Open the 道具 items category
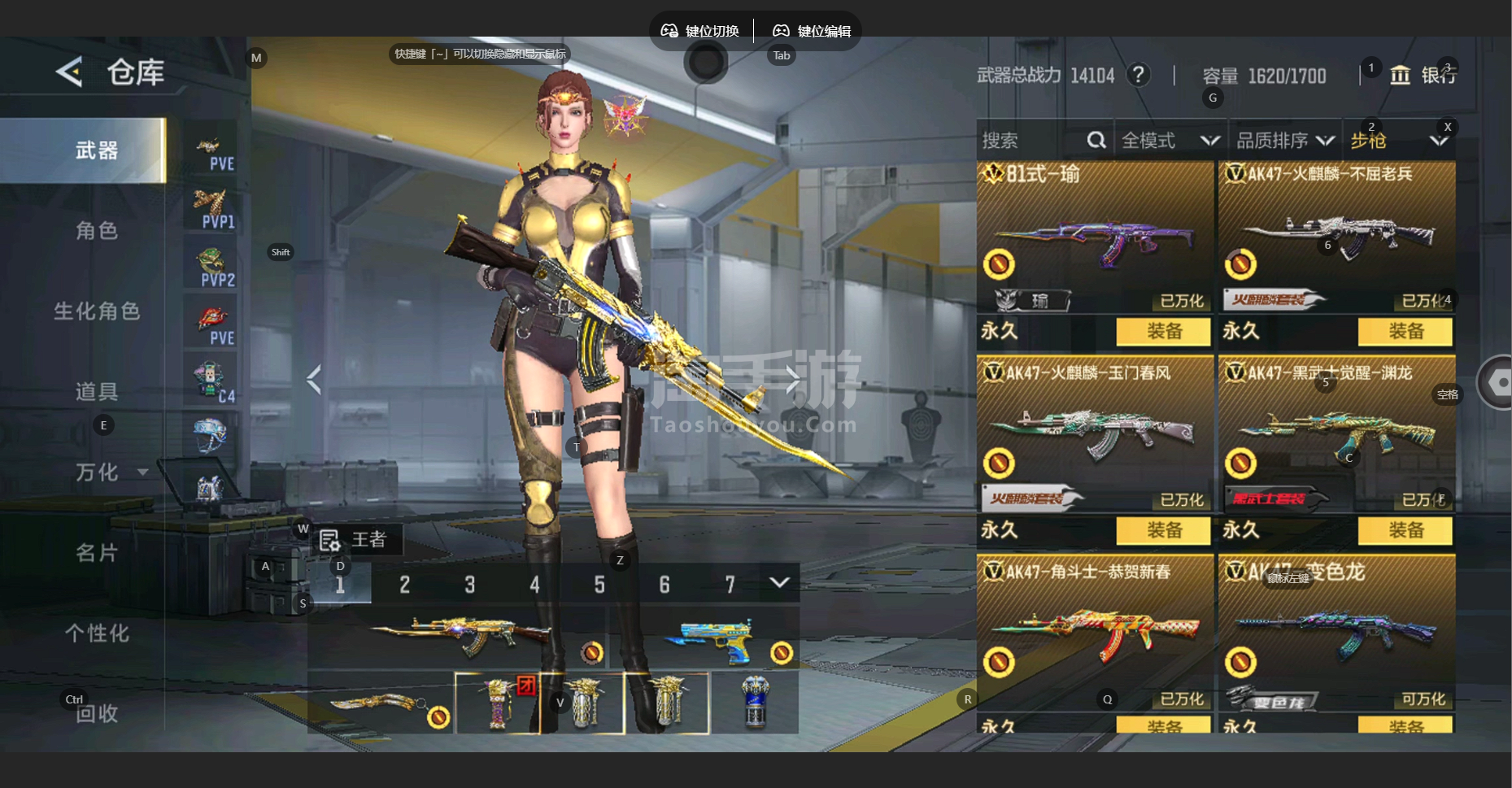Viewport: 1512px width, 788px height. point(96,392)
